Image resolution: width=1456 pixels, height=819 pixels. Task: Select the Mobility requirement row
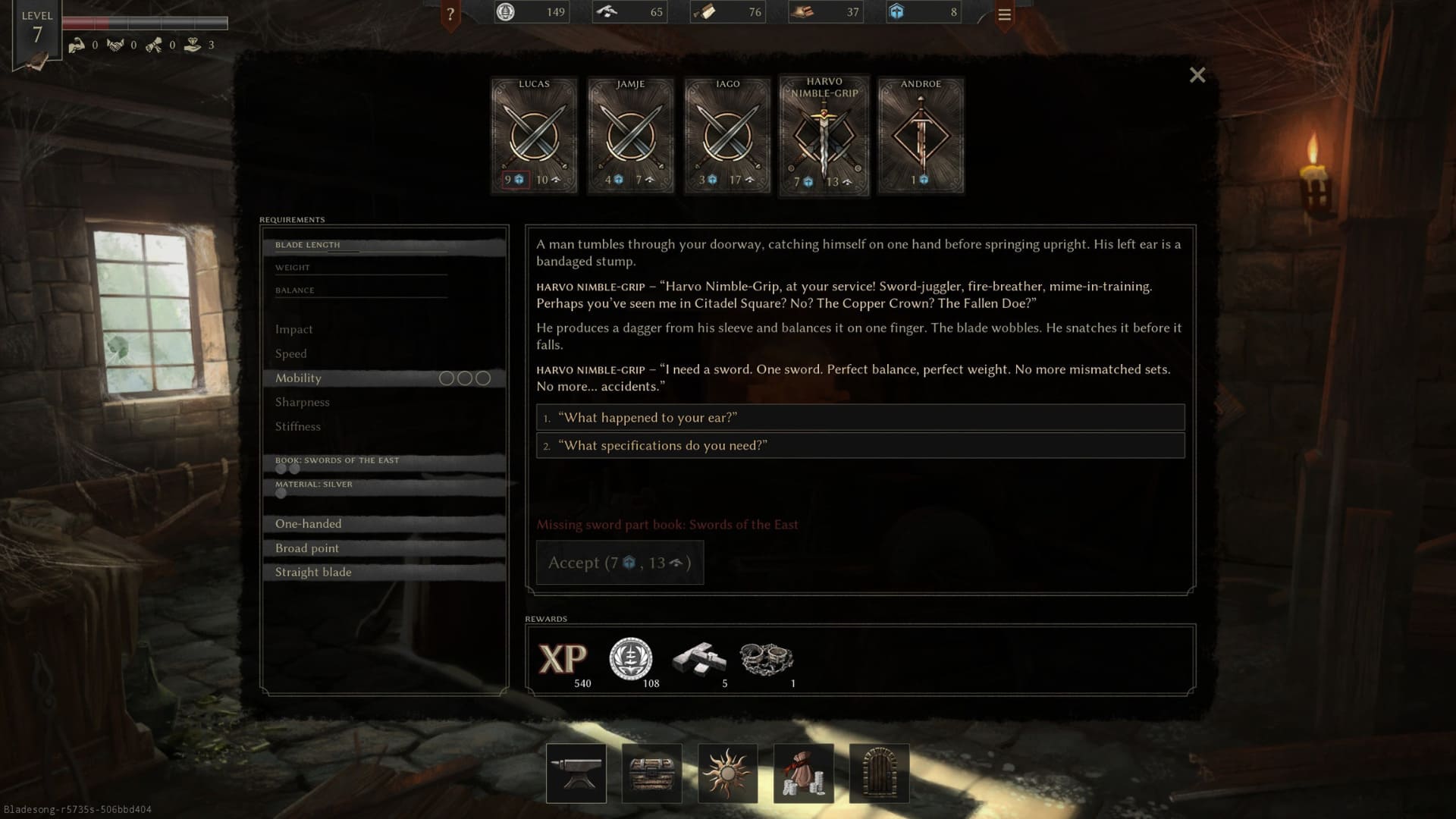point(384,378)
